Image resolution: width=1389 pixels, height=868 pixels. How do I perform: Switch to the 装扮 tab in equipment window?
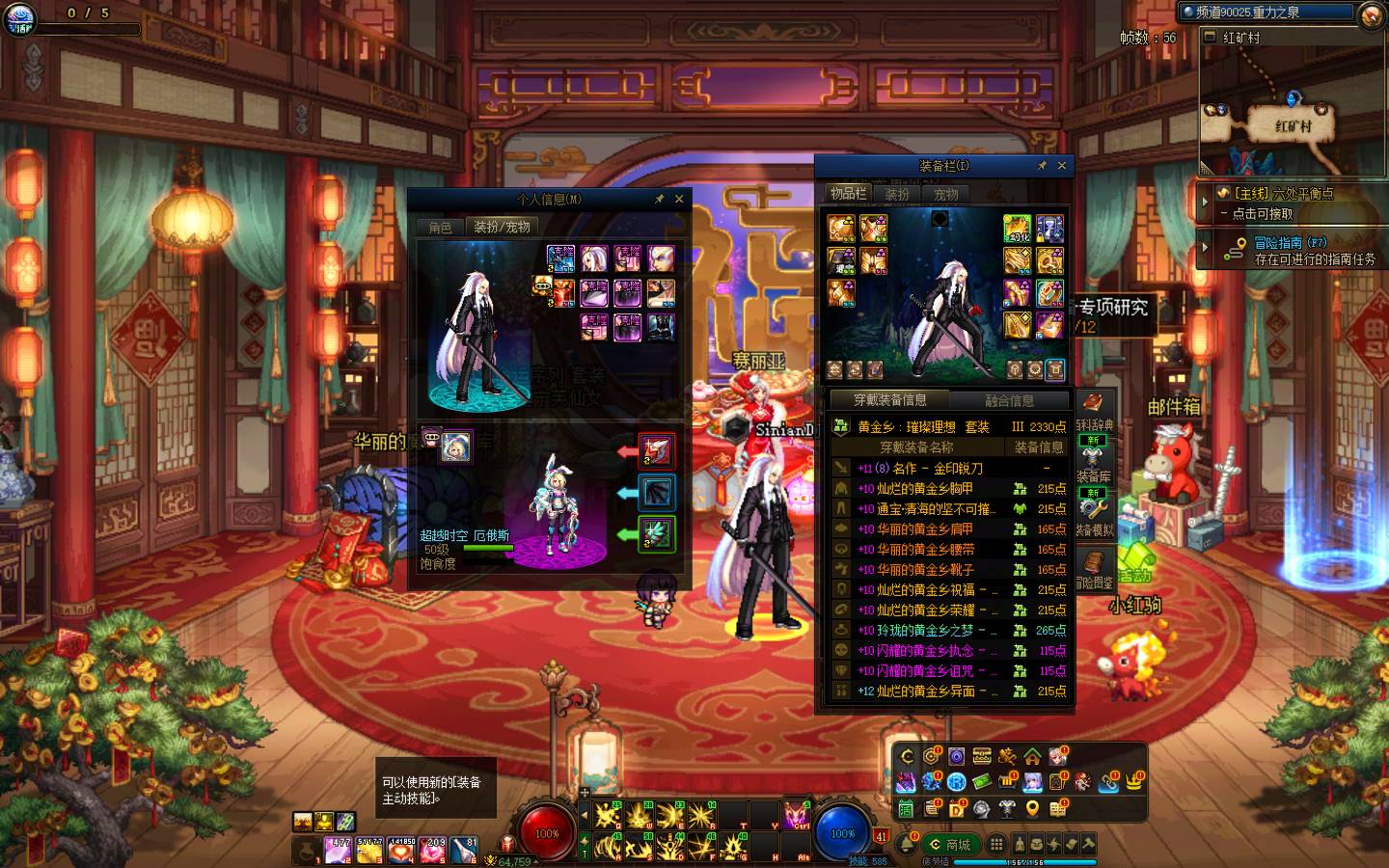[897, 194]
